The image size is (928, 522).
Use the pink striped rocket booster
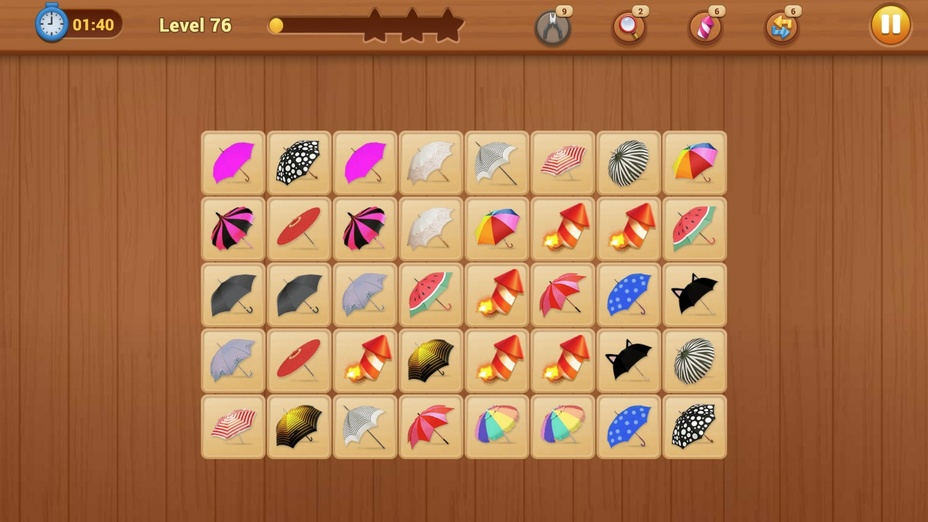[705, 27]
